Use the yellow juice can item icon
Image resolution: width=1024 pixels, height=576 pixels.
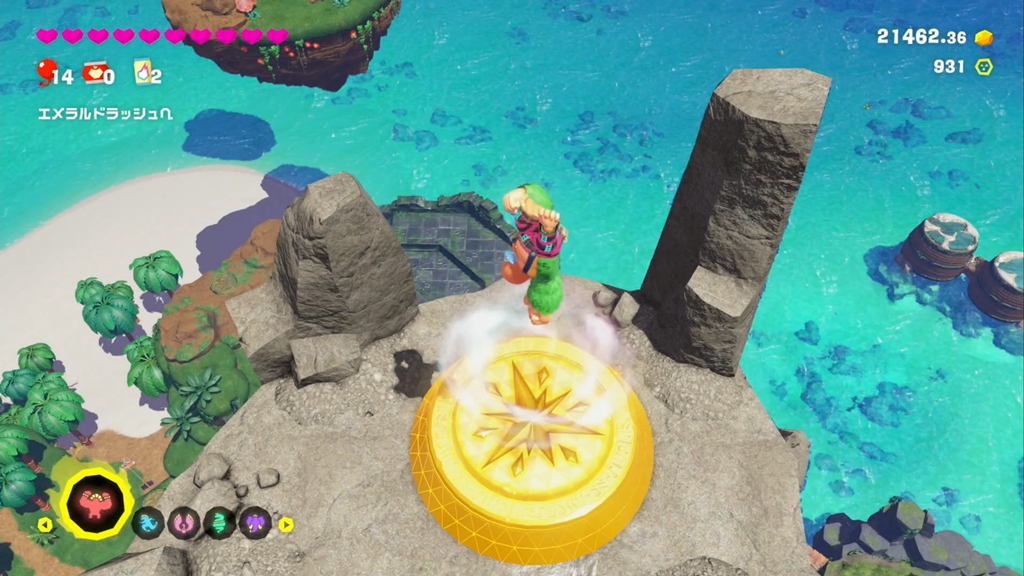(x=141, y=72)
